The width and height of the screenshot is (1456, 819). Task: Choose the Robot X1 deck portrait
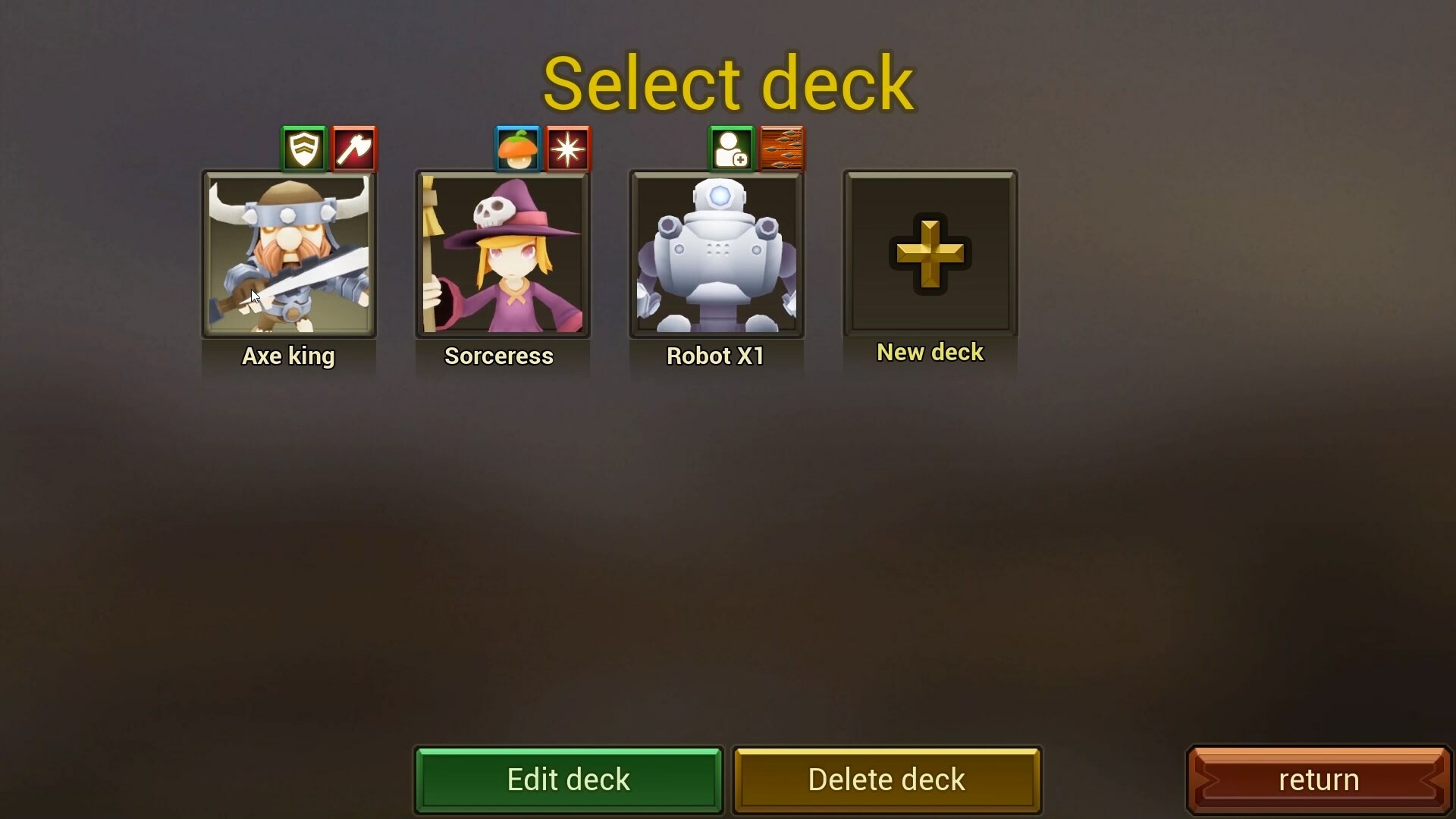click(717, 254)
